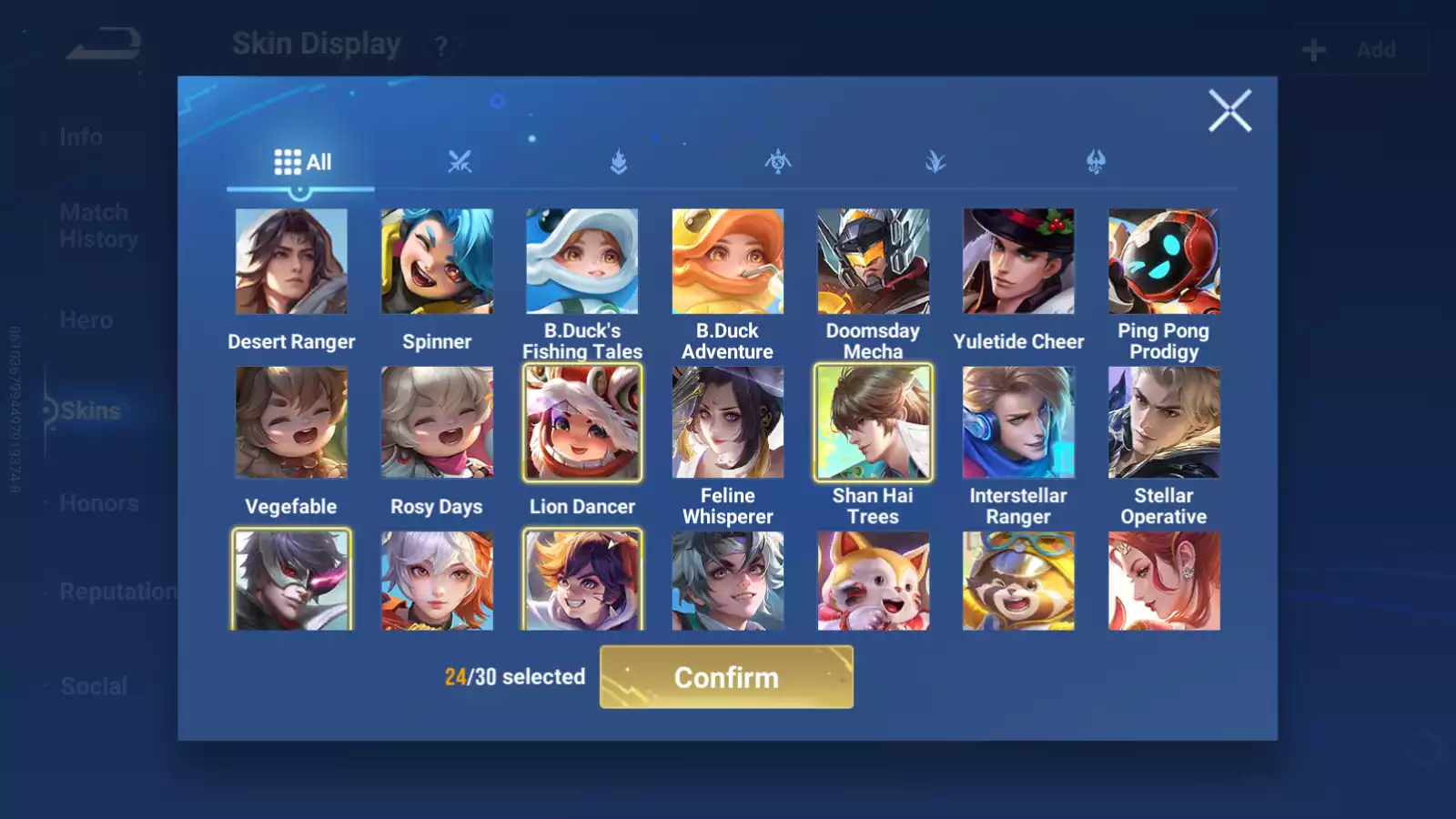
Task: Choose the Interstellar Ranger skin
Action: pos(1018,422)
